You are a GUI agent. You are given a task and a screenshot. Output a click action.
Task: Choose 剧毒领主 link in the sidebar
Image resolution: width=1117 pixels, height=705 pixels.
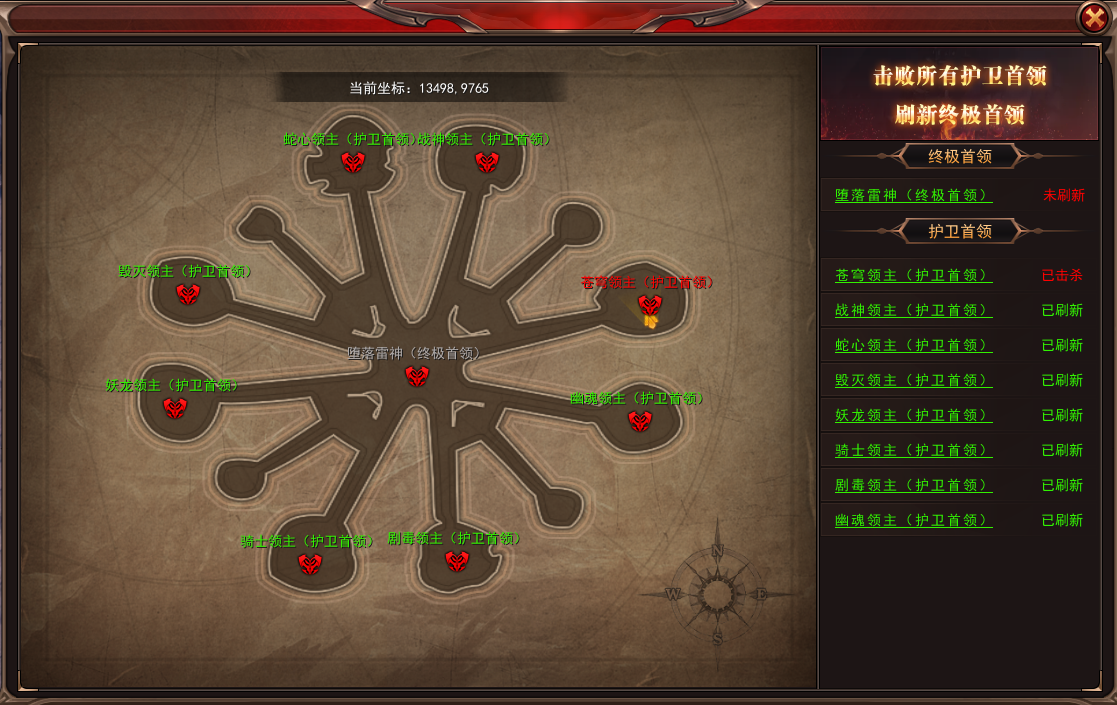(913, 486)
